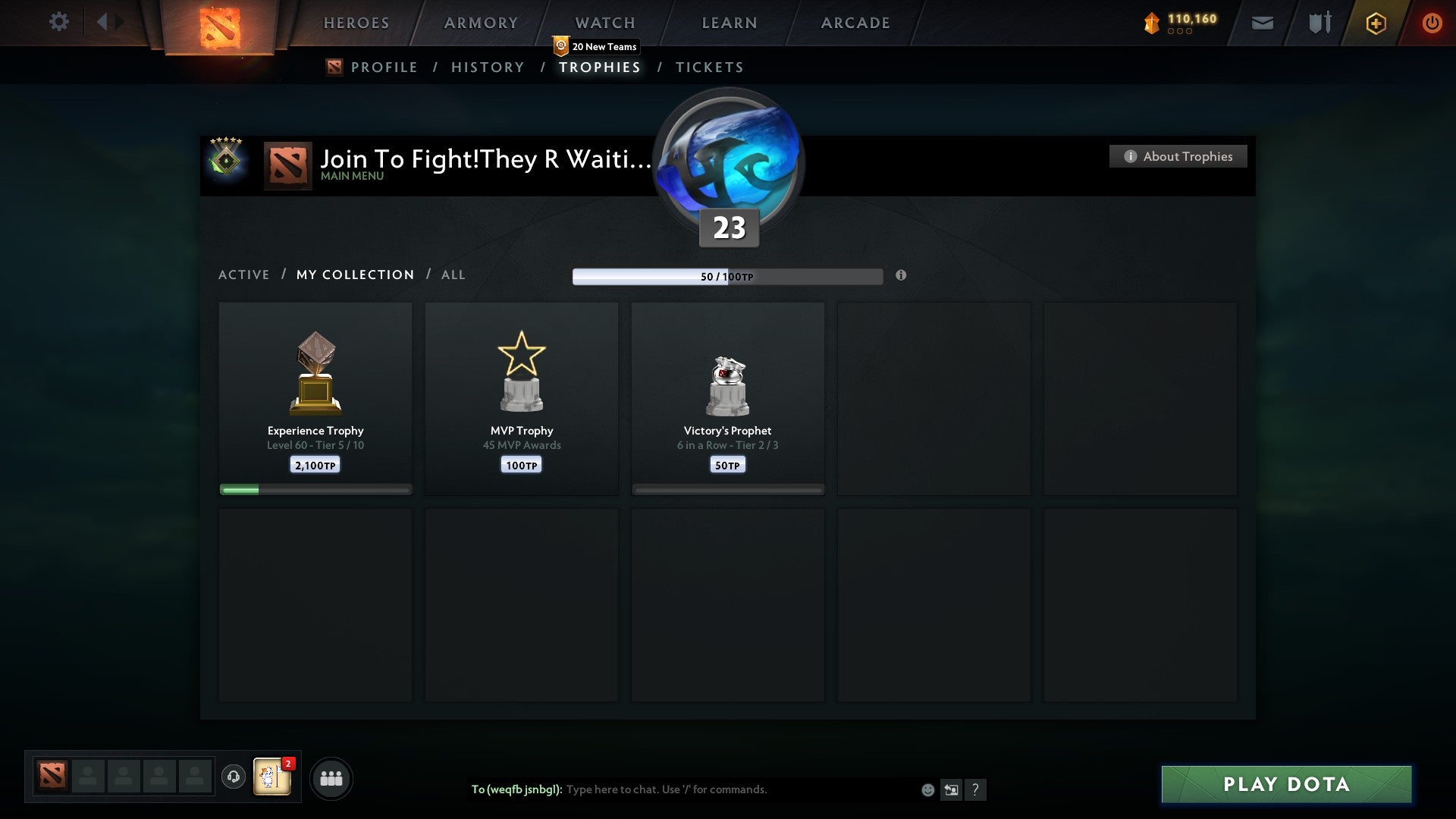Click the gold plus hexagon store icon
Viewport: 1456px width, 819px height.
[1376, 23]
